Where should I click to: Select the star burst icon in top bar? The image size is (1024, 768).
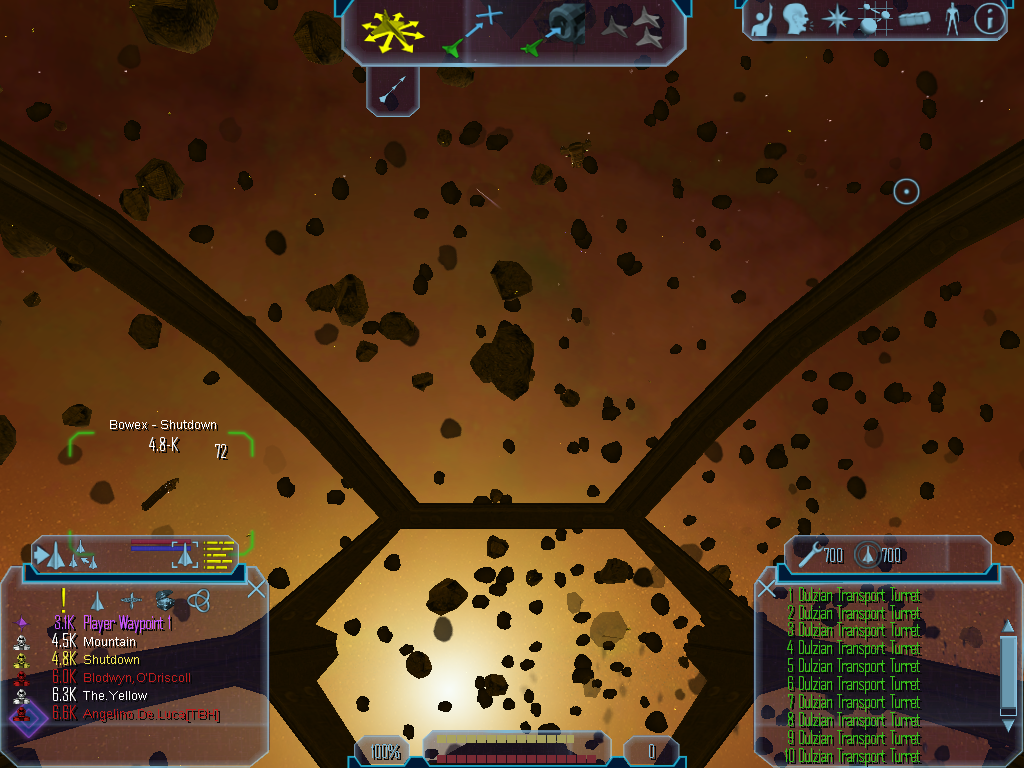pos(836,19)
